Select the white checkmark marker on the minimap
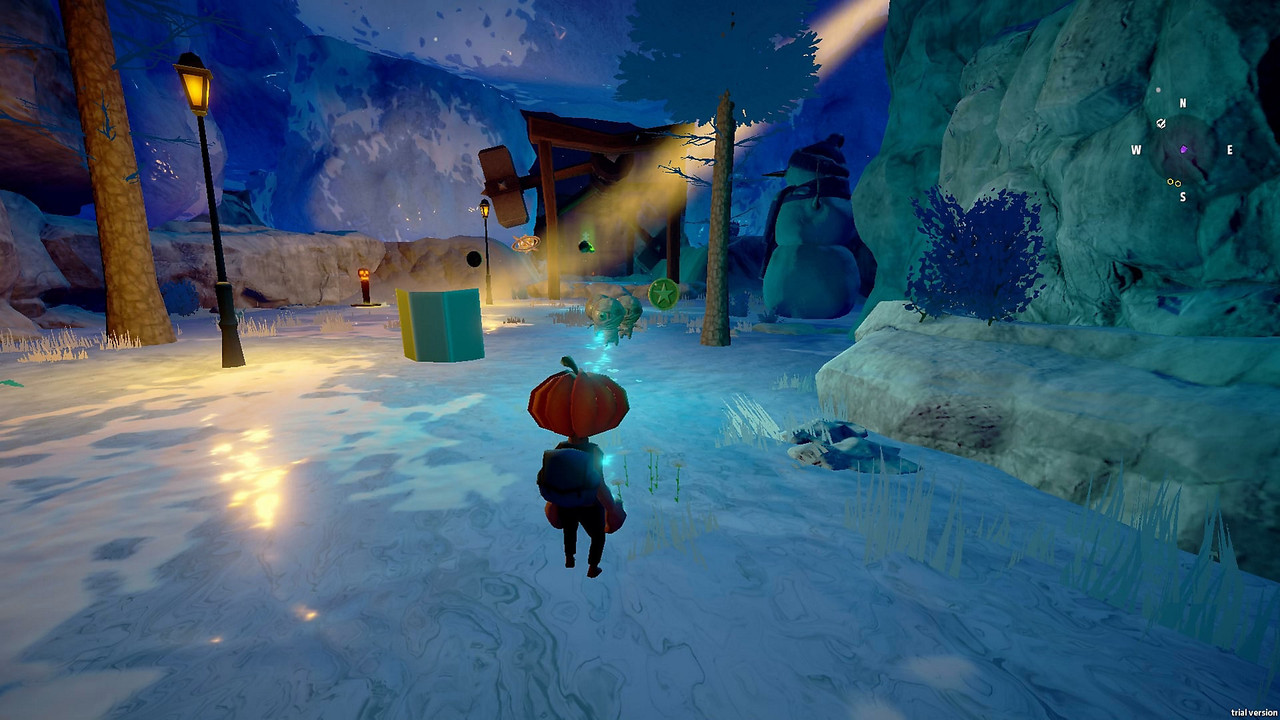The image size is (1280, 720). (x=1161, y=123)
